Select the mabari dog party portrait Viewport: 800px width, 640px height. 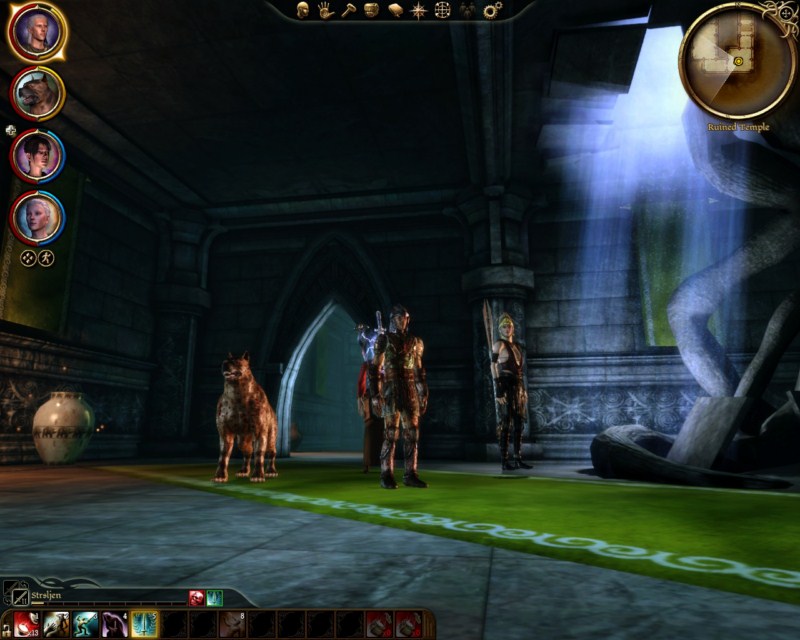(x=37, y=94)
